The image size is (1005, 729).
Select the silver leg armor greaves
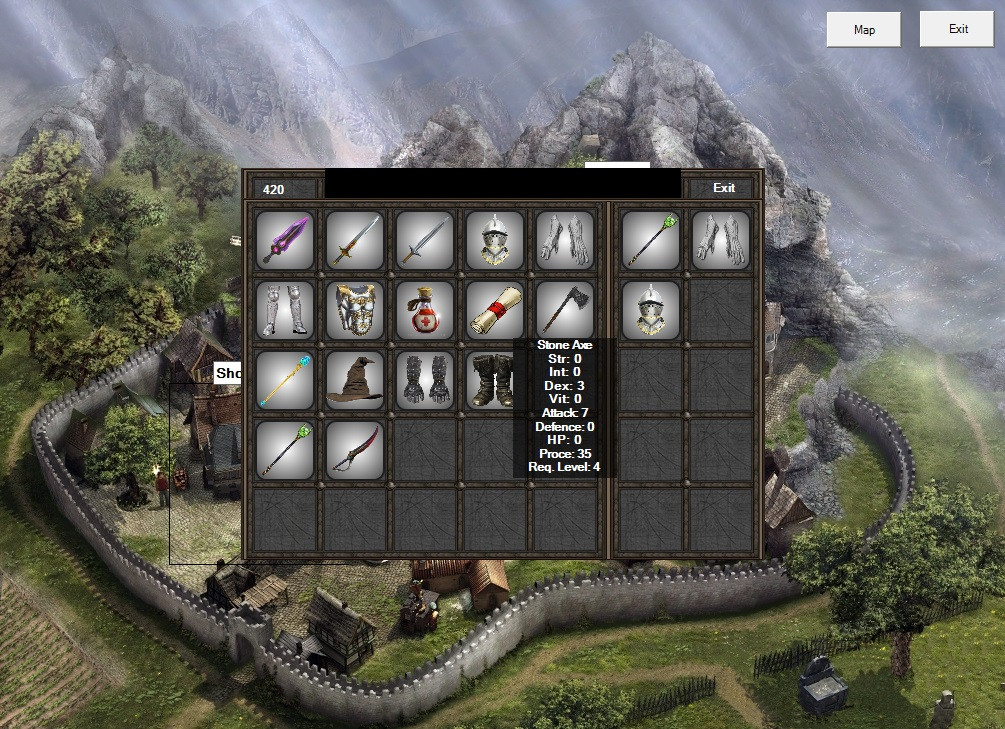click(285, 310)
